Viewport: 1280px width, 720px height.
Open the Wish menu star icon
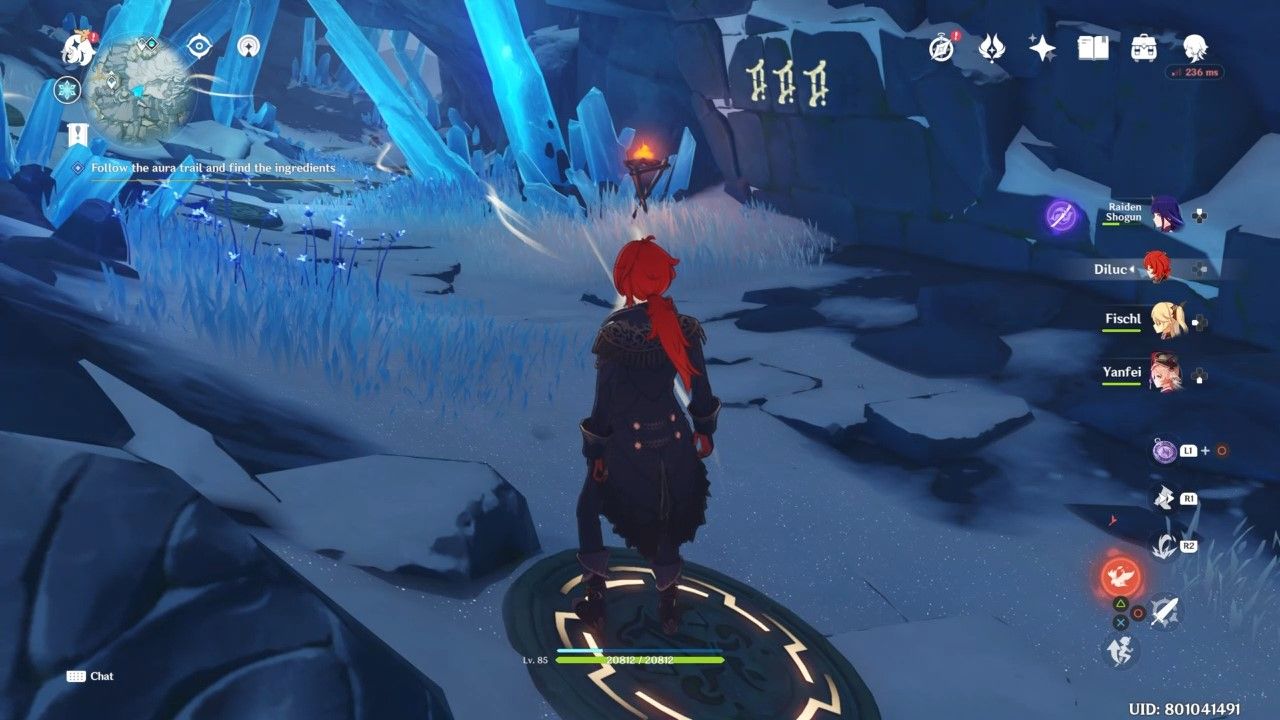(x=1040, y=48)
